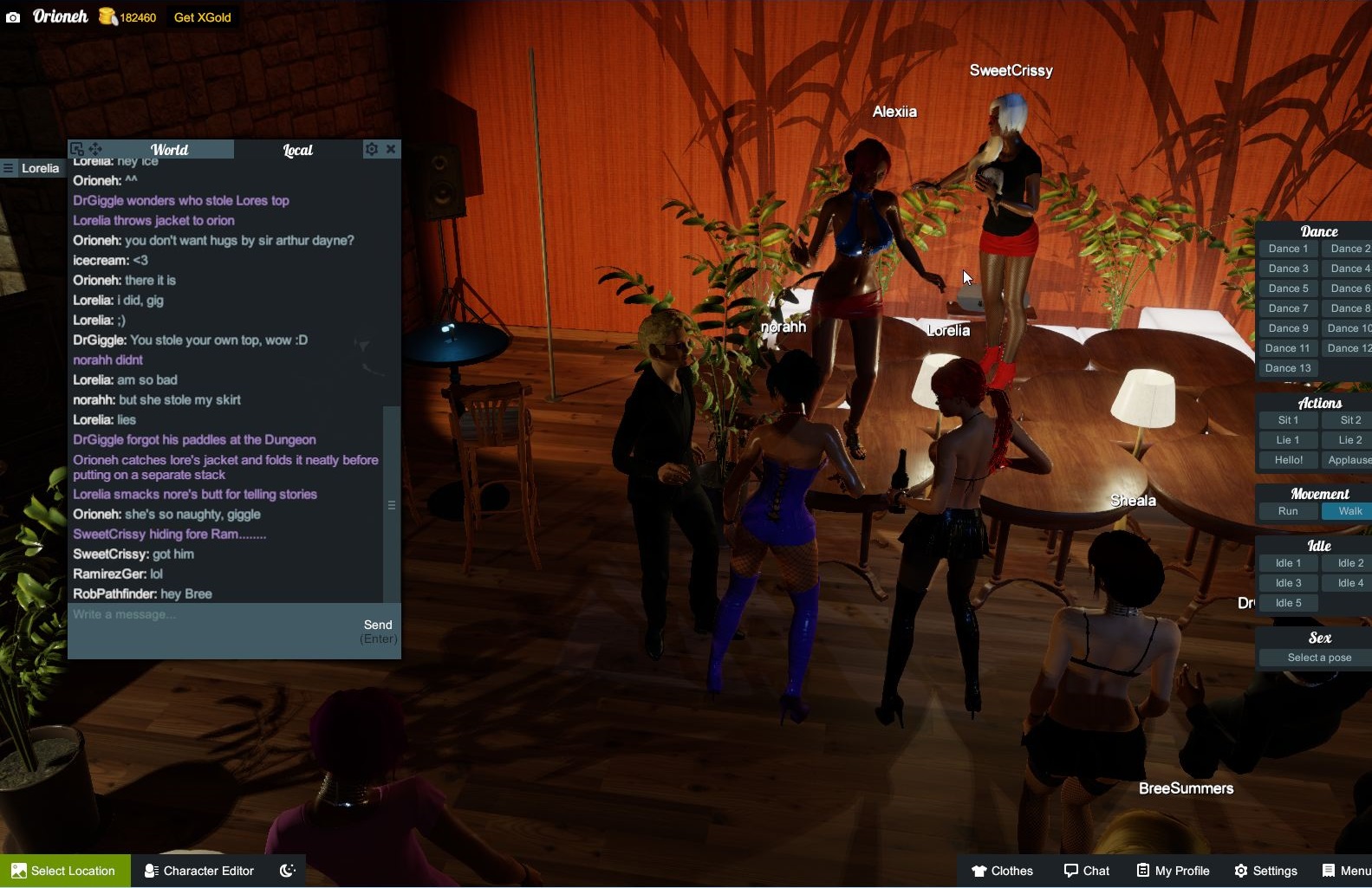Open the Character Editor
Image resolution: width=1372 pixels, height=888 pixels.
[199, 871]
